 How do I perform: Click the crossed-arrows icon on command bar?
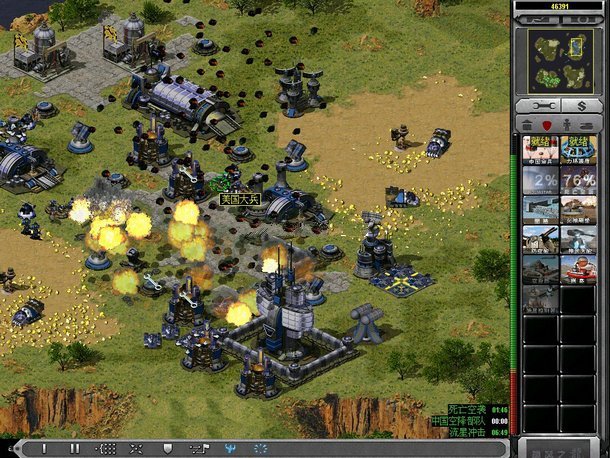point(136,449)
